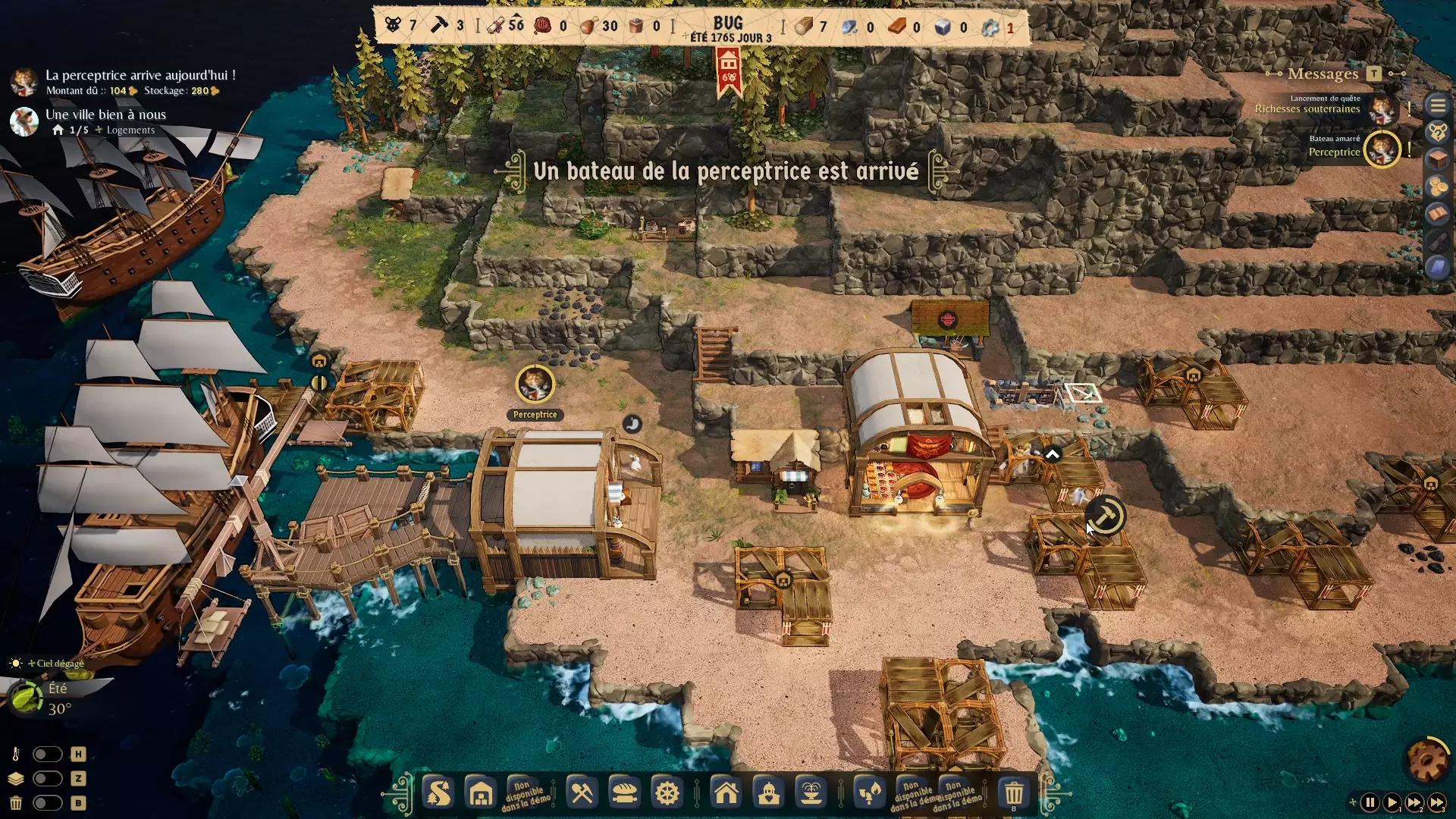
Task: Open the wooden crate storage panel
Action: click(1439, 158)
